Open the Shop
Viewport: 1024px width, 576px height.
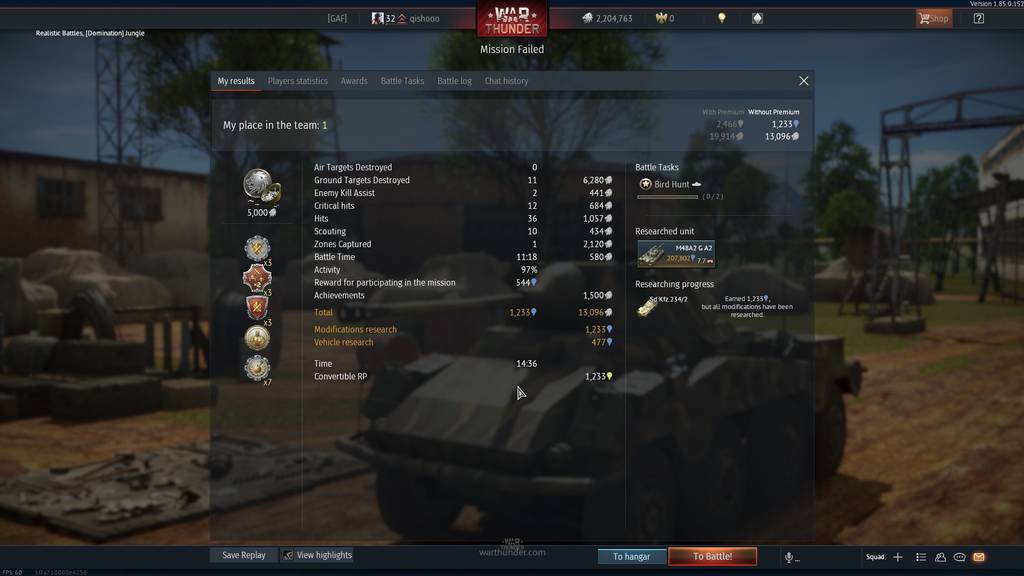pyautogui.click(x=934, y=18)
